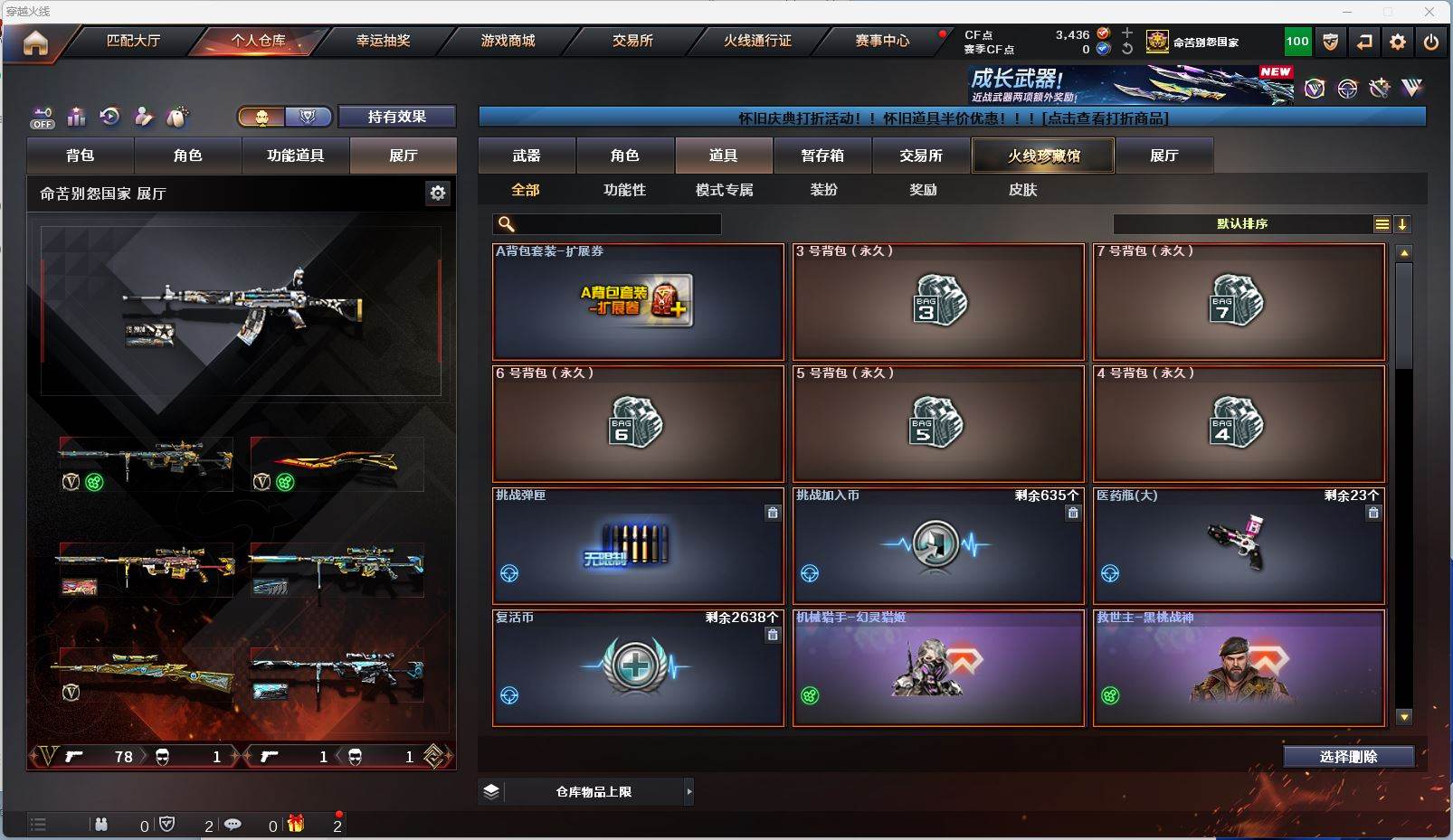This screenshot has height=840, width=1453.
Task: Open the 匹配大厅 matchmaking menu
Action: (x=133, y=41)
